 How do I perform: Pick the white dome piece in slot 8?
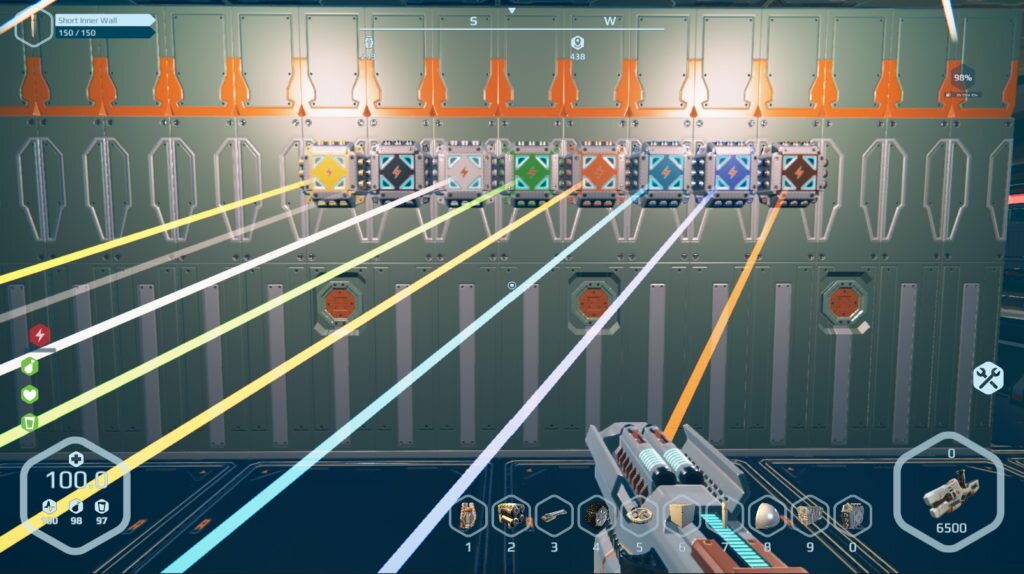(x=767, y=516)
